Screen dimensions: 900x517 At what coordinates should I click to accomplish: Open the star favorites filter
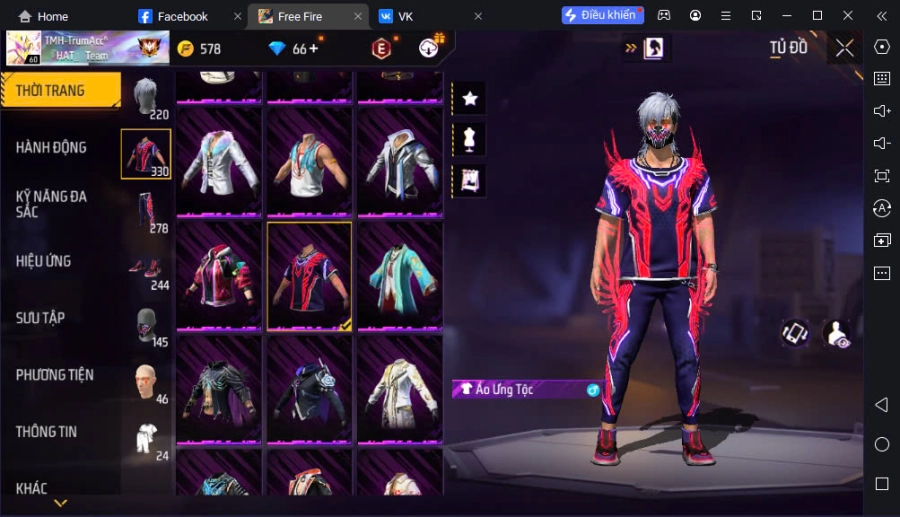click(469, 98)
